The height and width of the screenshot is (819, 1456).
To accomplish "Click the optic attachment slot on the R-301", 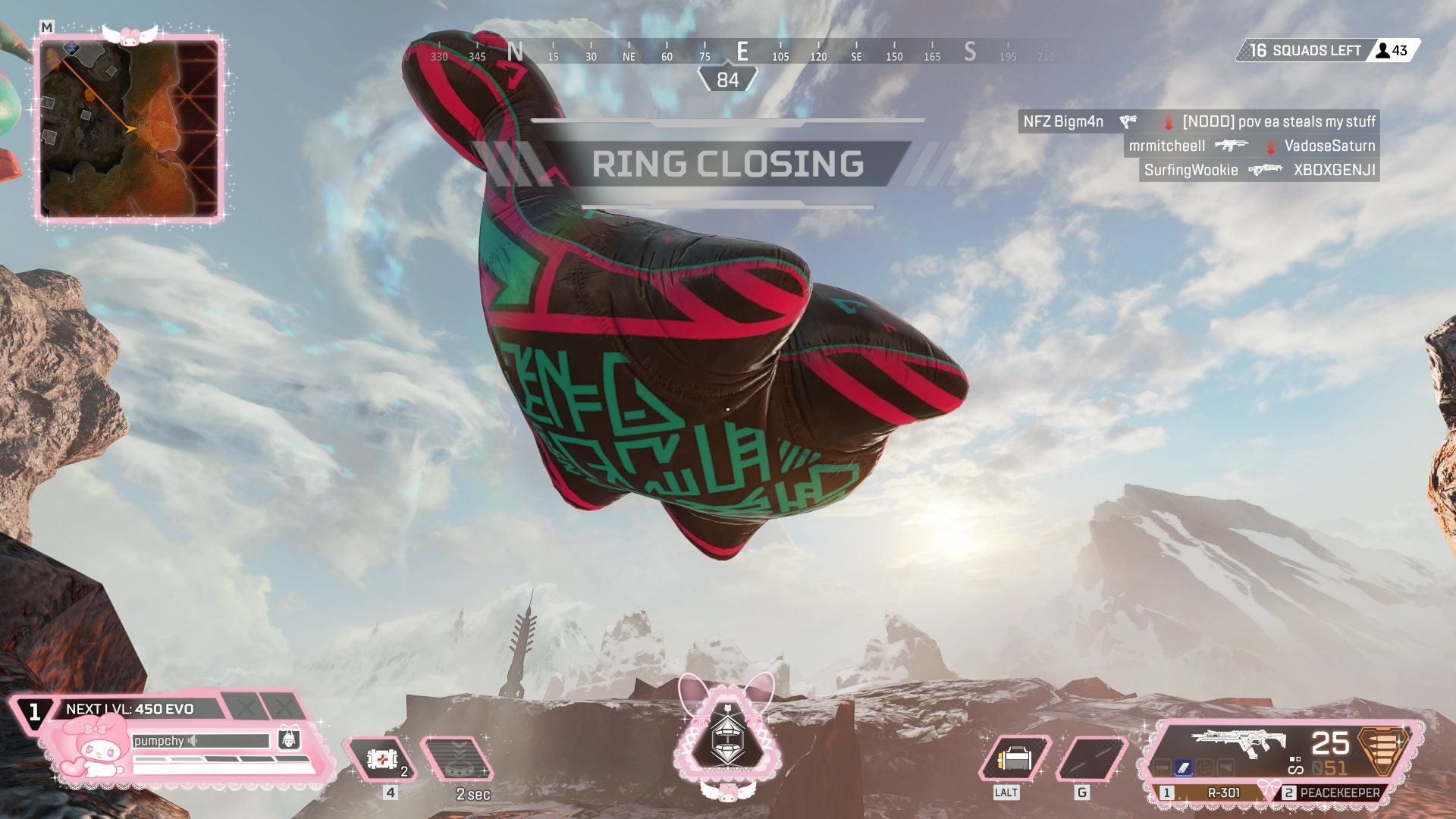I will (1205, 767).
